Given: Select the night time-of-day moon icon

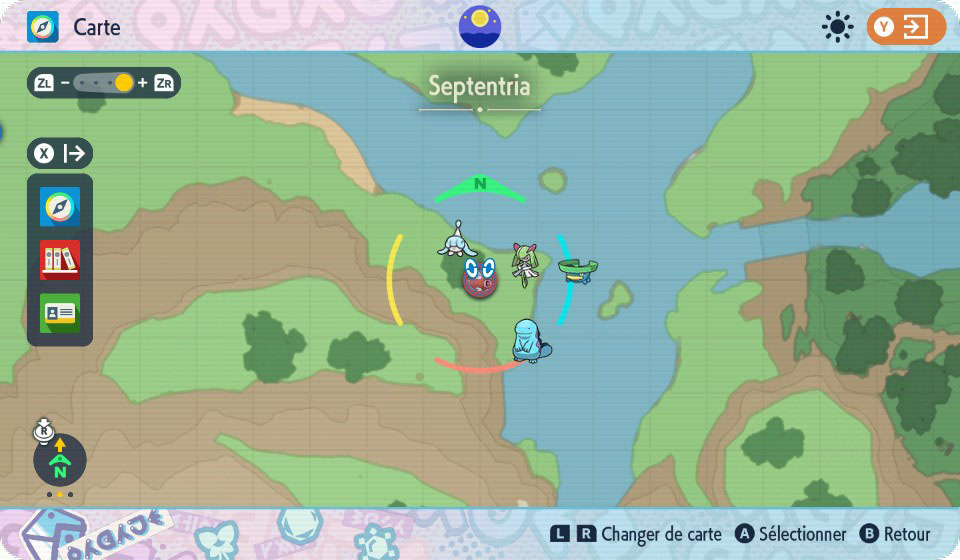Looking at the screenshot, I should (x=480, y=26).
